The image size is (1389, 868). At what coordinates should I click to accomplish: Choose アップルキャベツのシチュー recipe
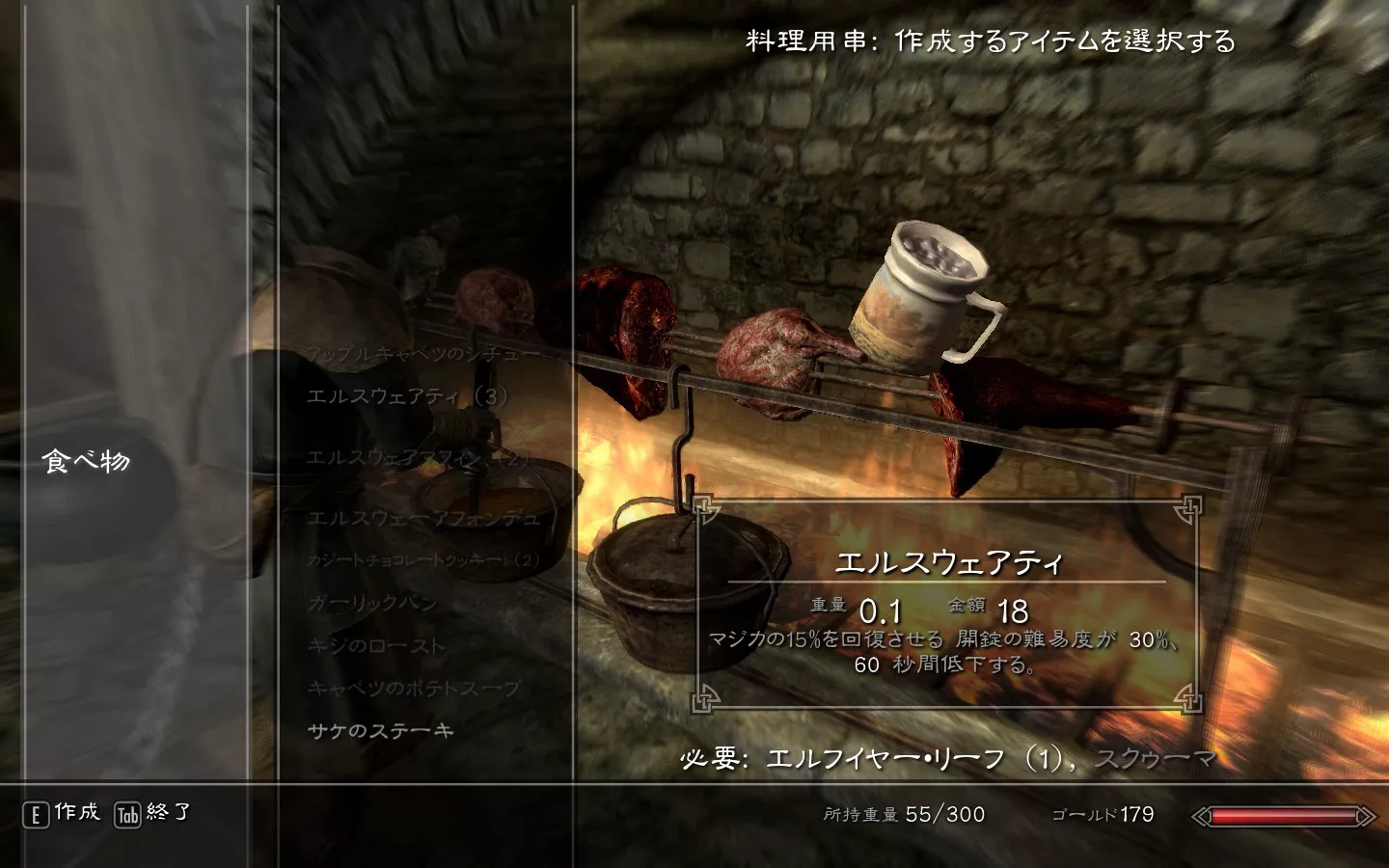point(422,353)
